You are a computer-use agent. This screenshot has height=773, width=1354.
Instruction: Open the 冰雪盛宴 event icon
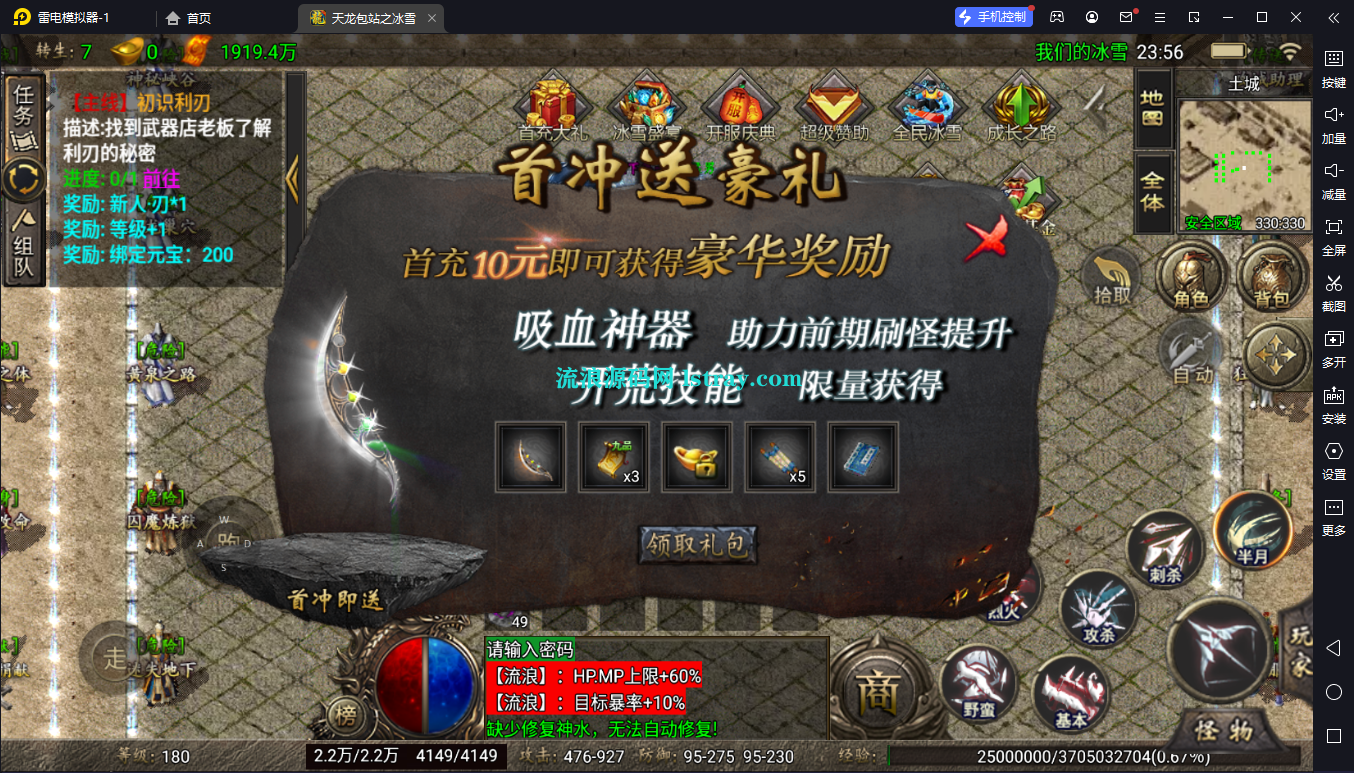tap(645, 105)
